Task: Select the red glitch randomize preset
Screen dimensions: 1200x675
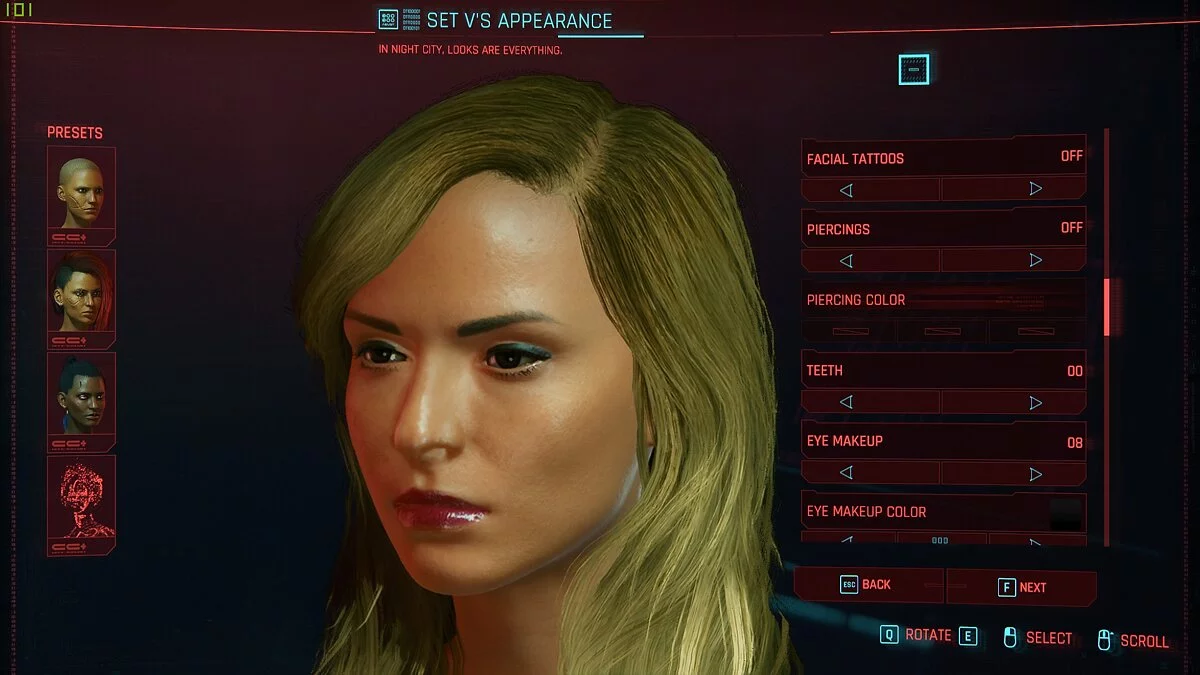Action: [81, 501]
